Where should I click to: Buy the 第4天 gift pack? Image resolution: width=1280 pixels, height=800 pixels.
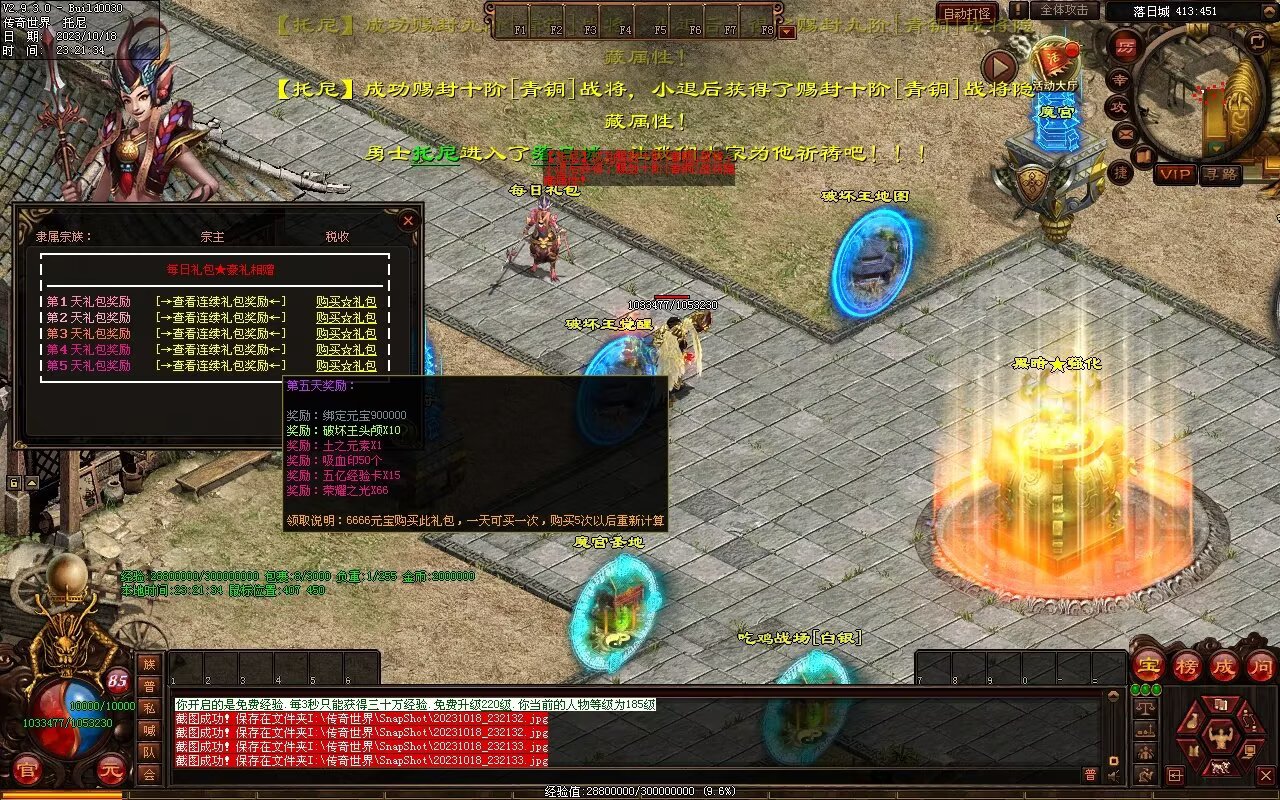tap(346, 350)
